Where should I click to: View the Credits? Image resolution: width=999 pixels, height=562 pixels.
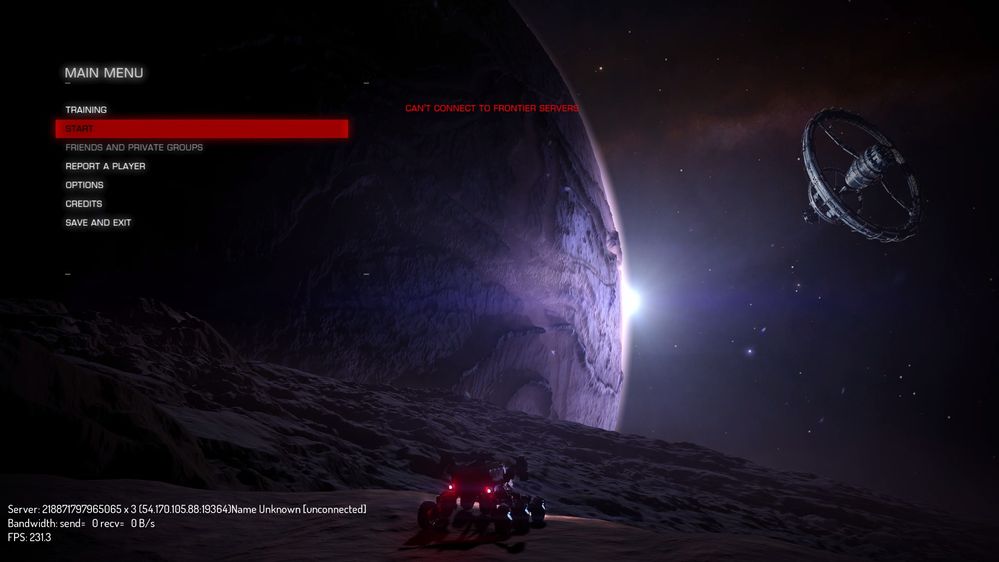click(84, 204)
